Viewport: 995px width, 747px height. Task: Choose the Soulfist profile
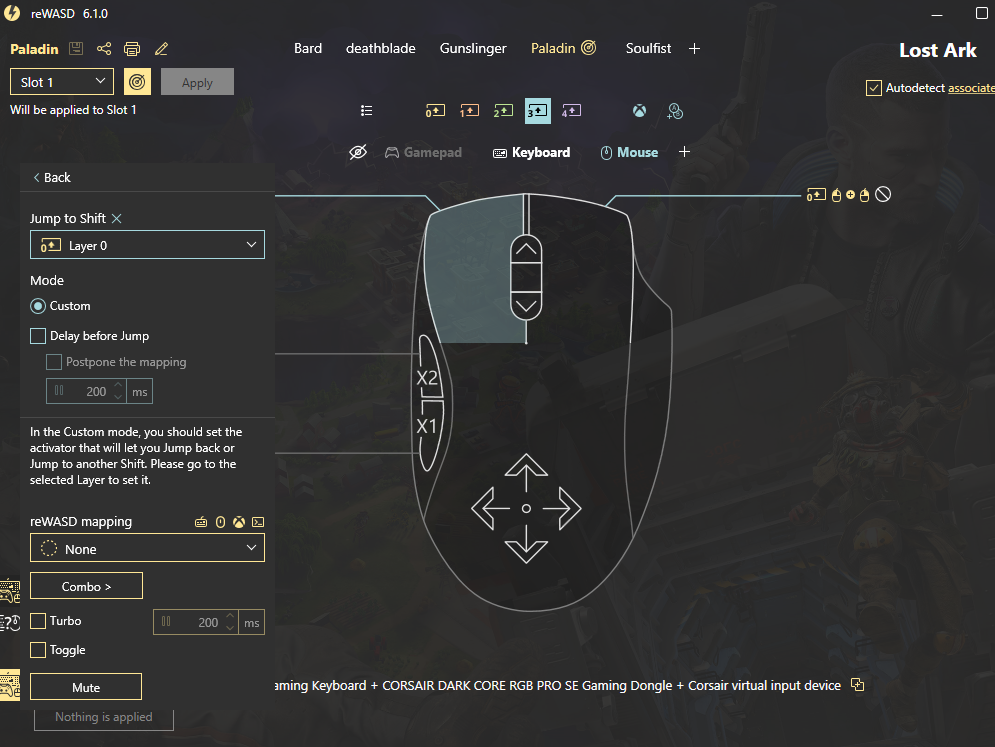coord(648,48)
